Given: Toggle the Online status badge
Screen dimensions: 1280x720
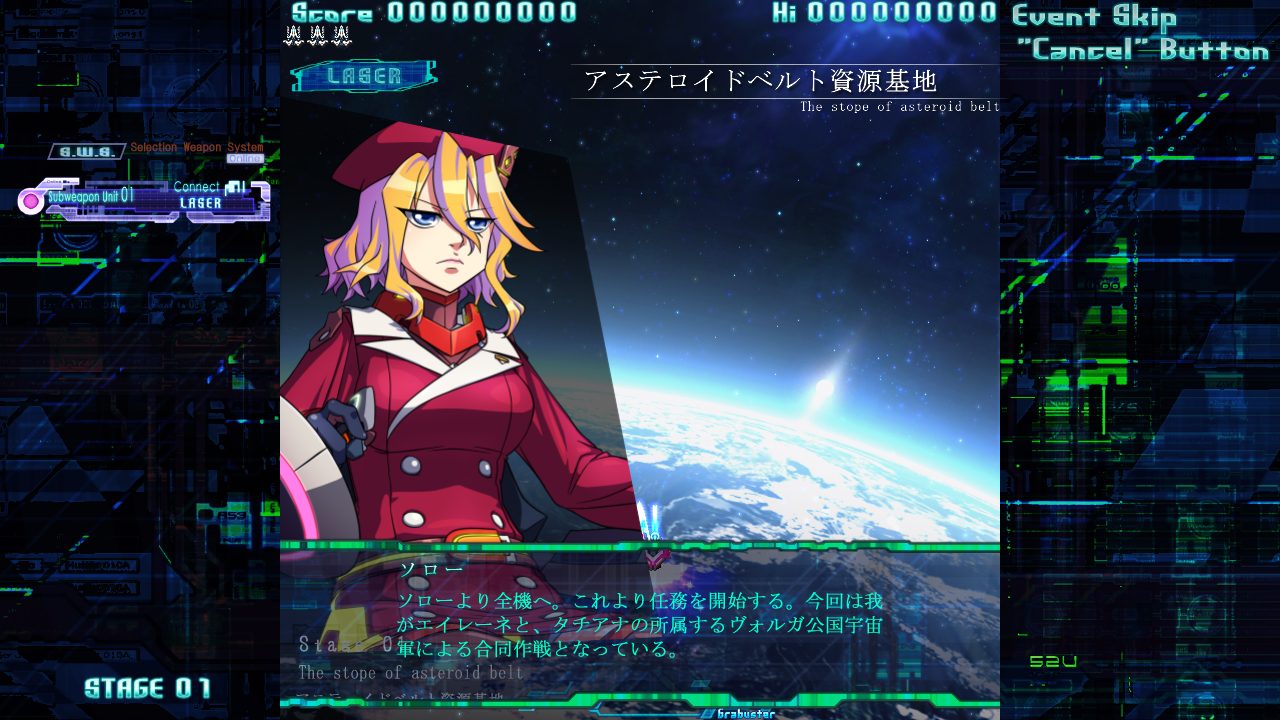Looking at the screenshot, I should 246,159.
